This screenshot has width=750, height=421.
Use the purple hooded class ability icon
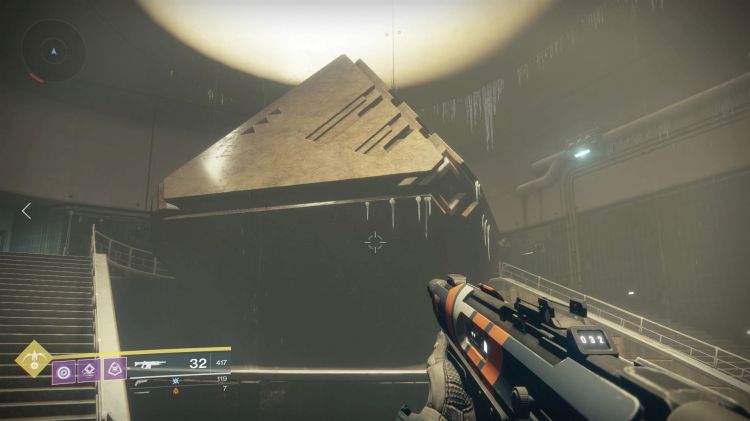[x=114, y=371]
